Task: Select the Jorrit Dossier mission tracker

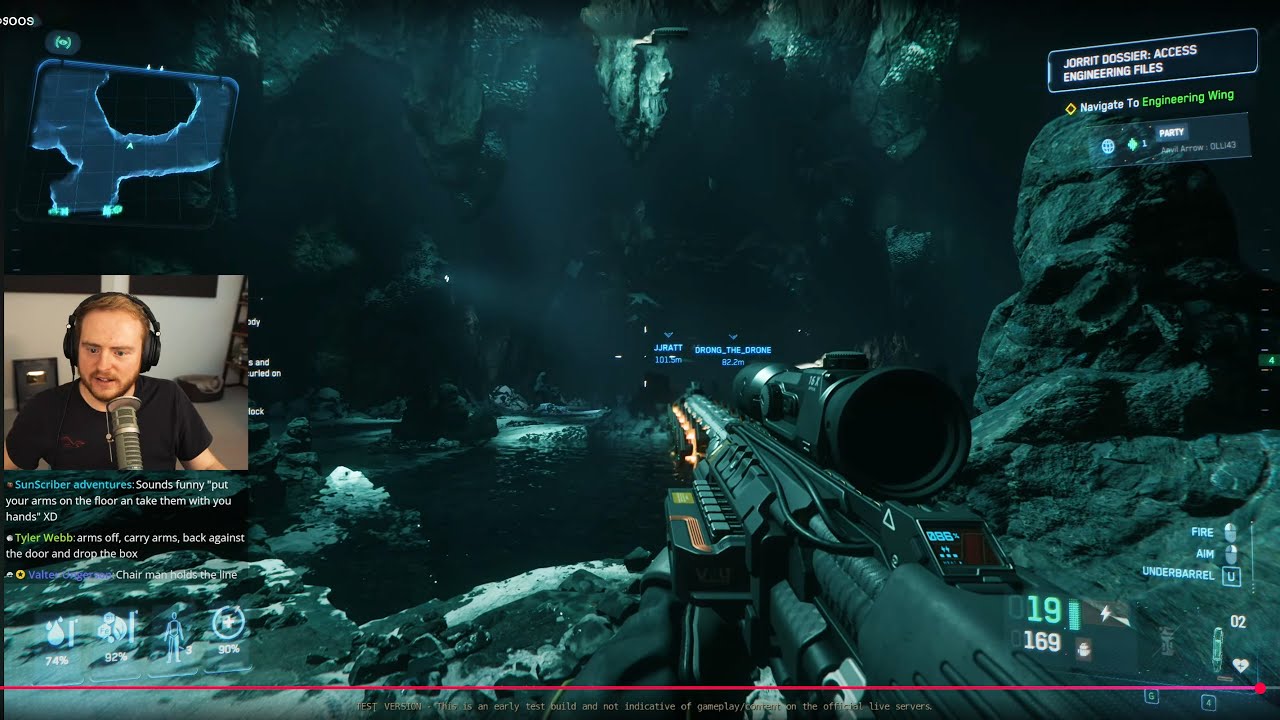Action: click(x=1151, y=62)
